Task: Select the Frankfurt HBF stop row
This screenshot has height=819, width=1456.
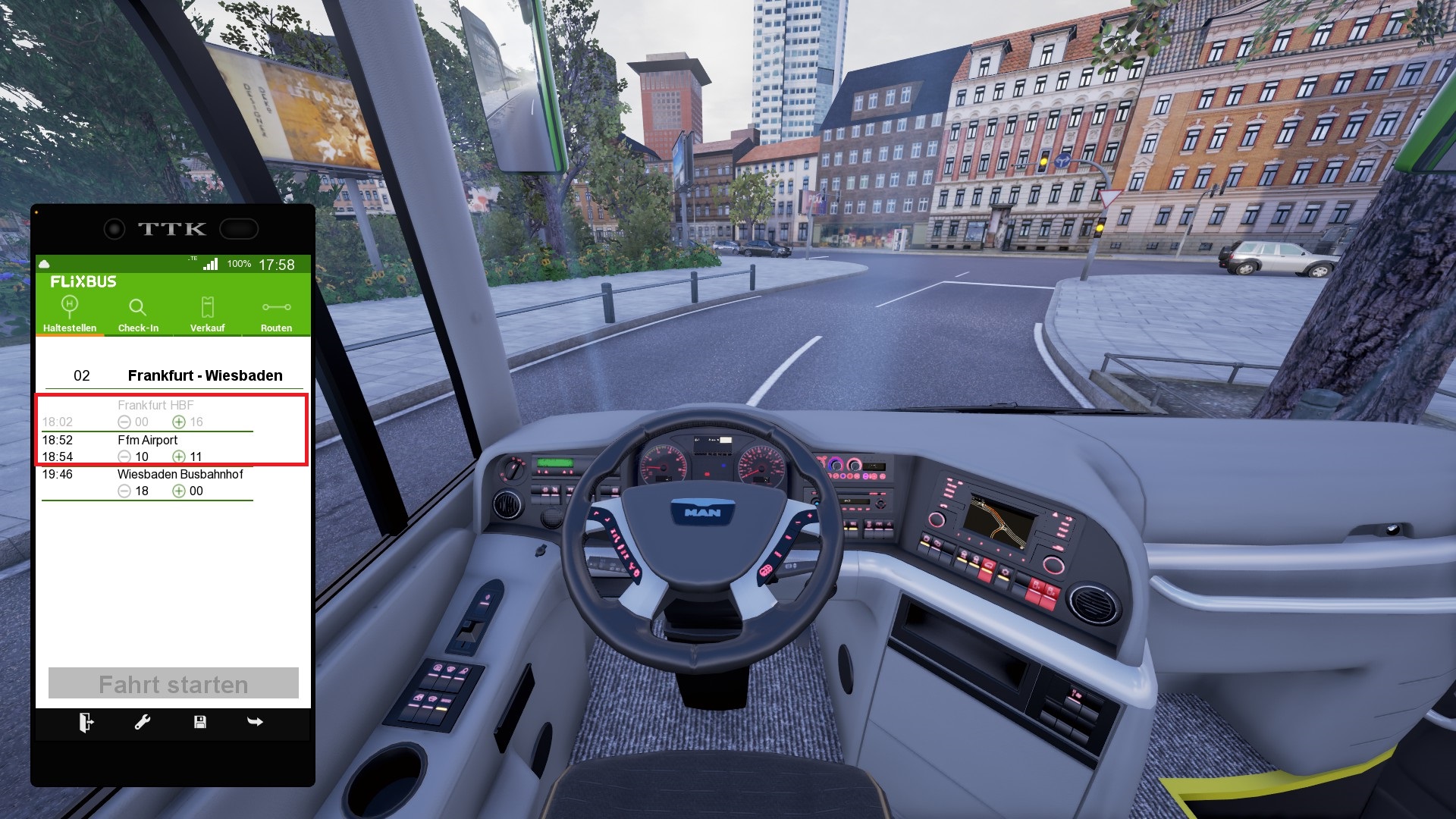Action: tap(155, 413)
